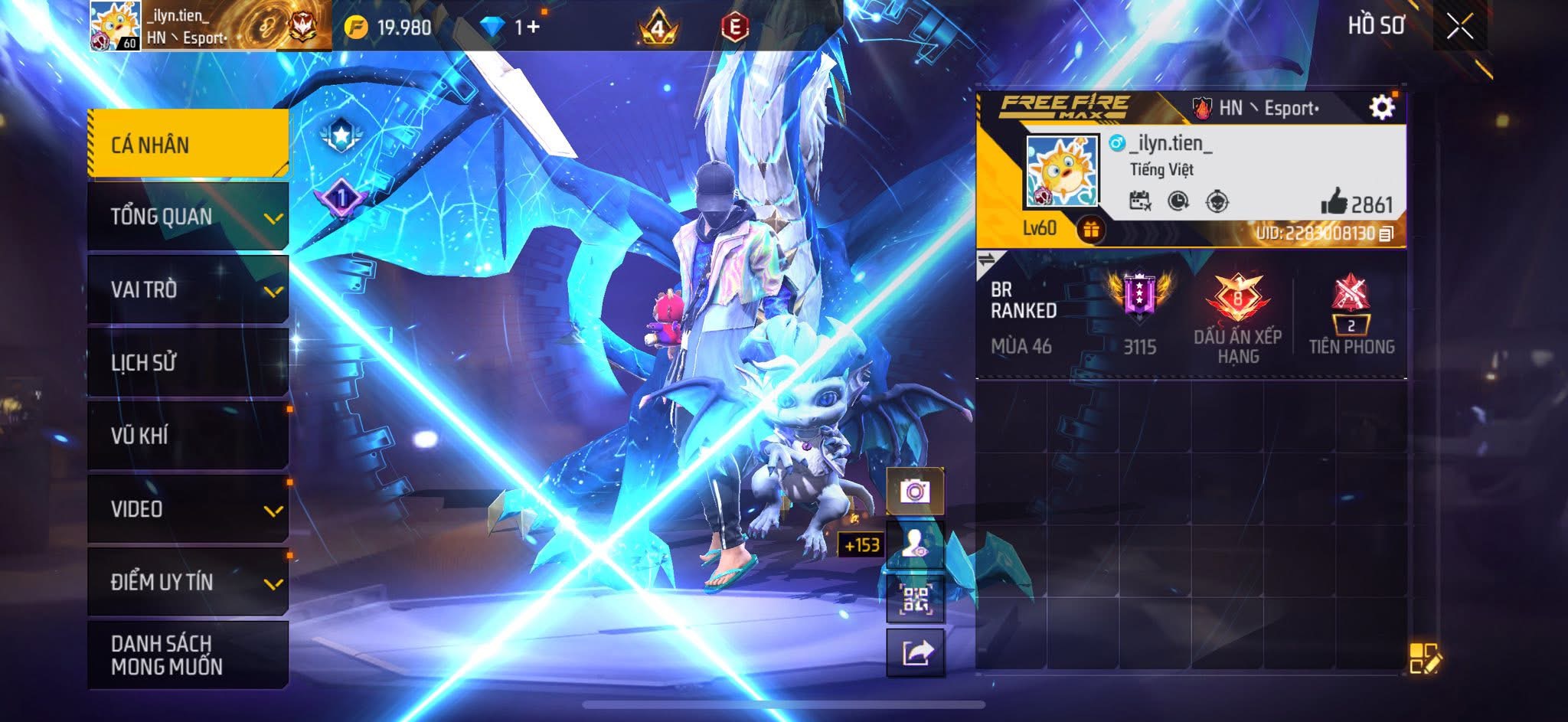Toggle the BR Ranked mode switch arrows
The height and width of the screenshot is (722, 1568).
click(987, 260)
